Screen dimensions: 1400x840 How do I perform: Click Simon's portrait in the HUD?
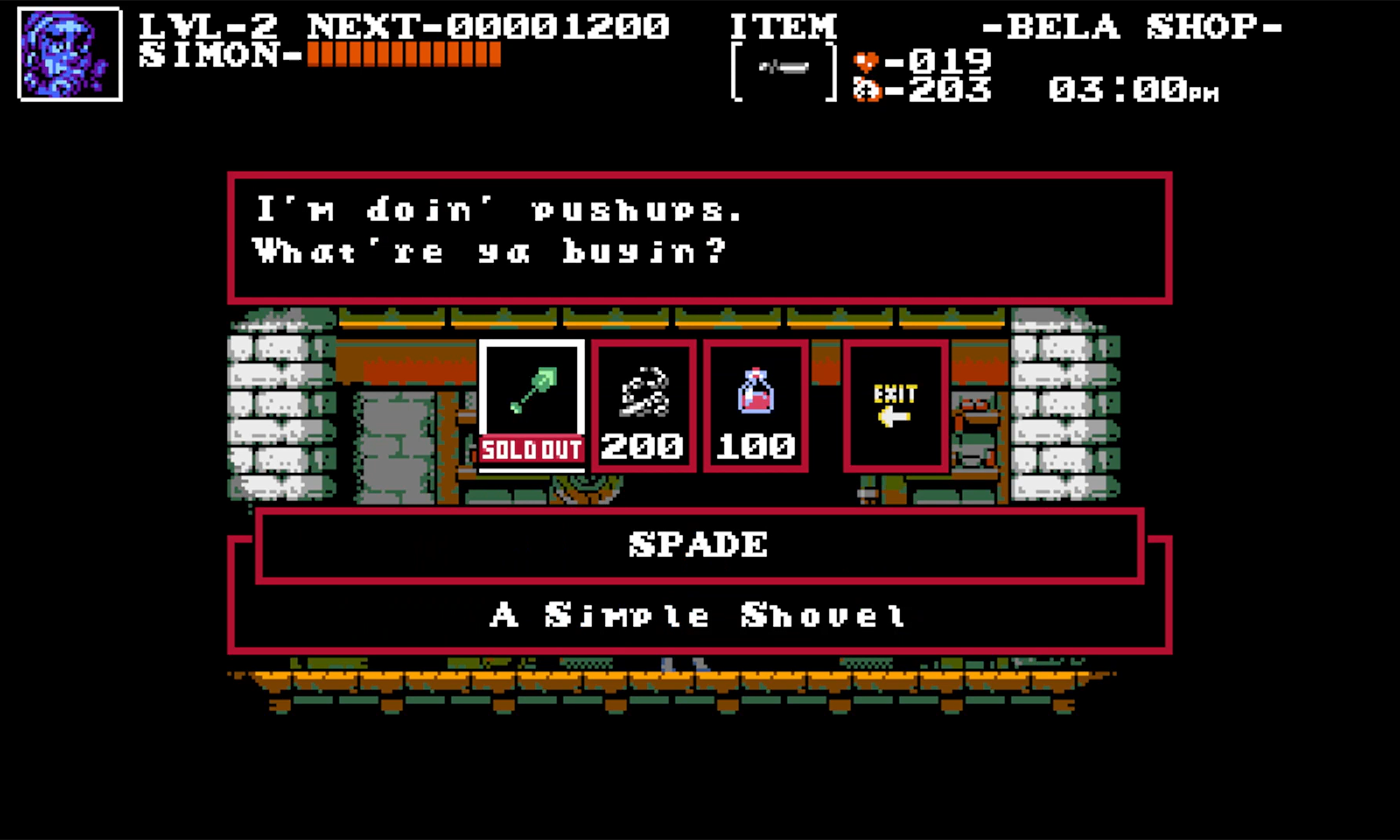click(x=68, y=51)
